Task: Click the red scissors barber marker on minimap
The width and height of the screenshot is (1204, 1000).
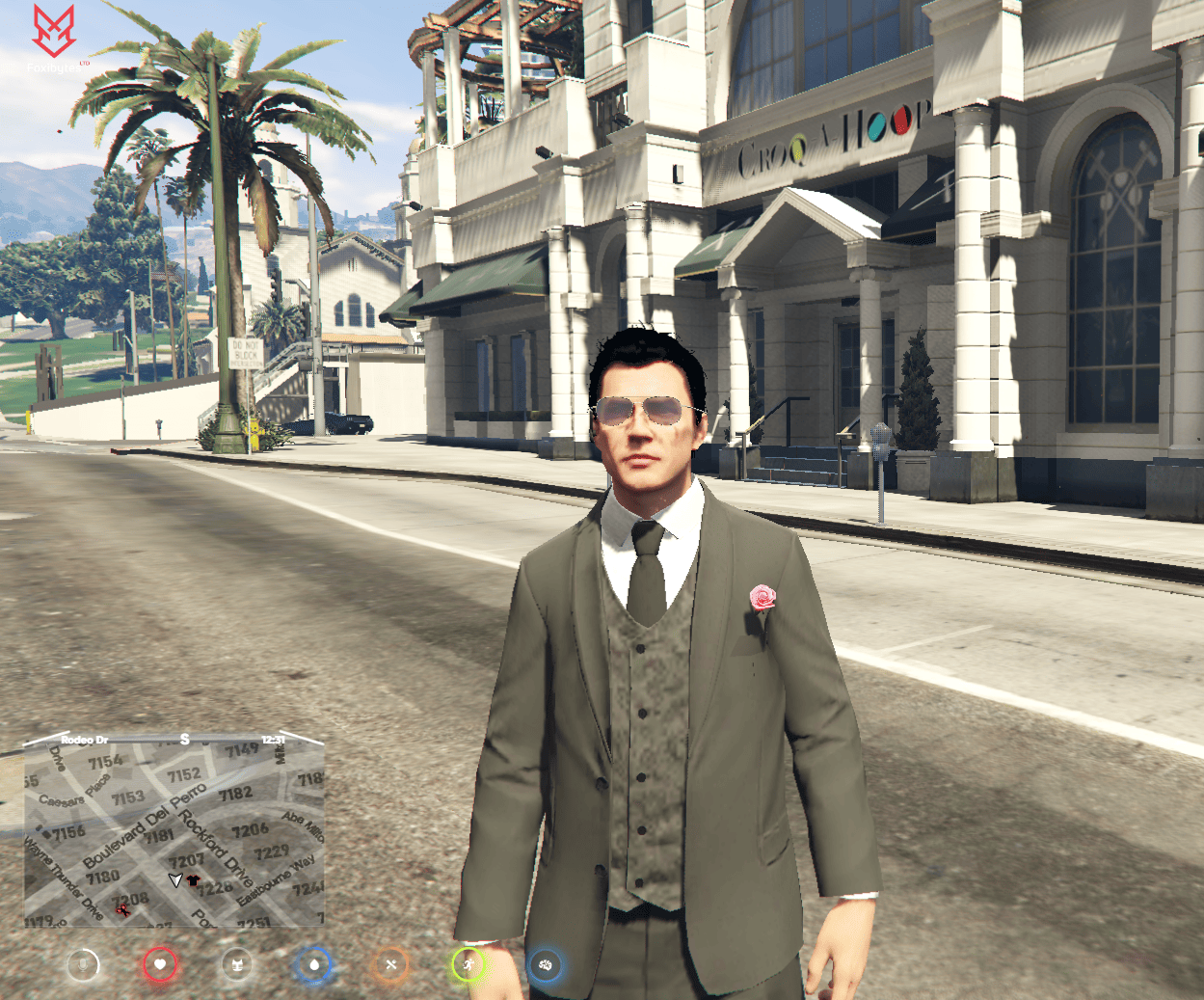Action: tap(122, 909)
